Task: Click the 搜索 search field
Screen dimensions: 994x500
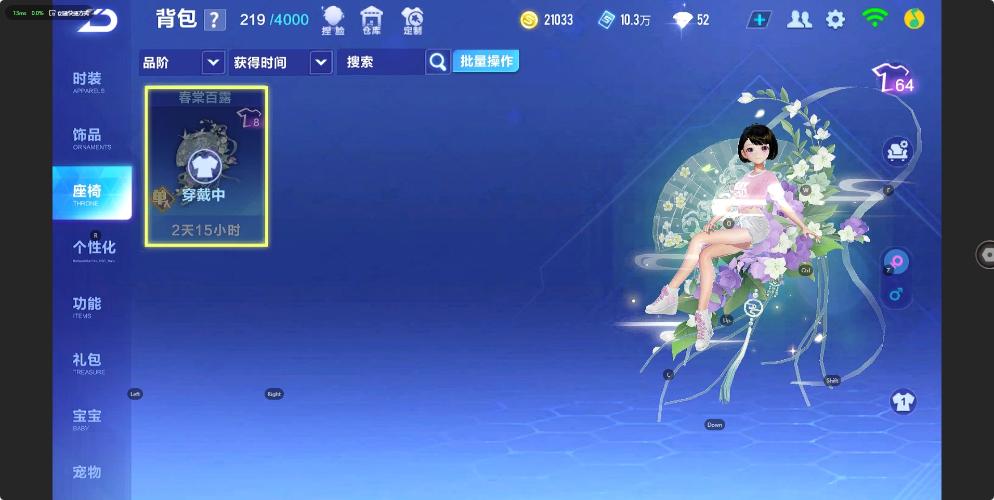Action: (x=381, y=62)
